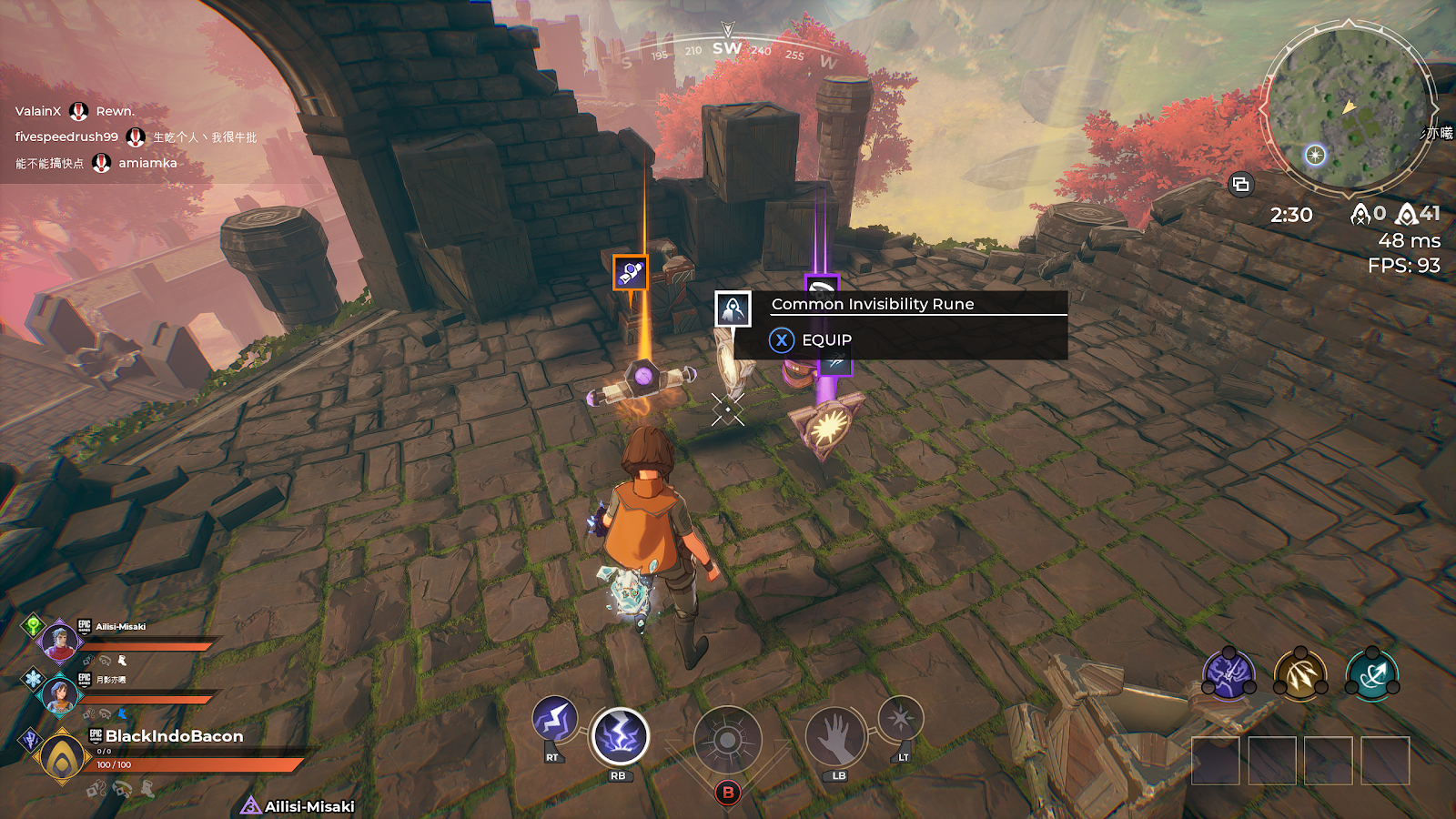
Task: Activate the off-hand sorcery star icon
Action: 901,719
